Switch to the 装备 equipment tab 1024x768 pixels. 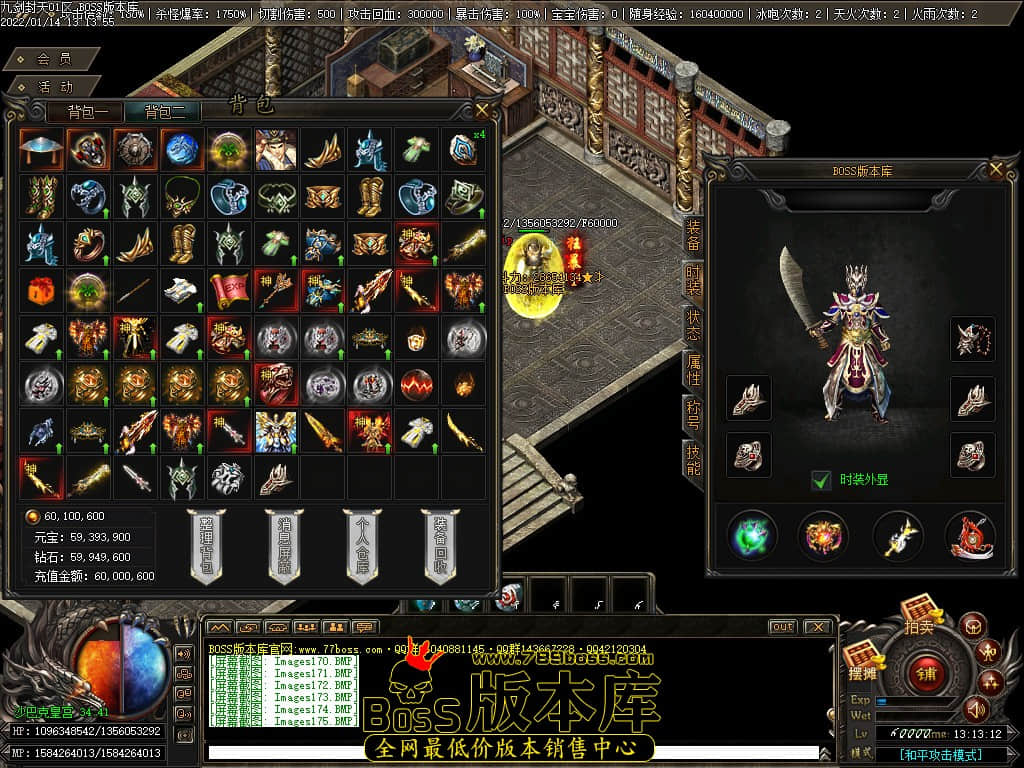[692, 235]
